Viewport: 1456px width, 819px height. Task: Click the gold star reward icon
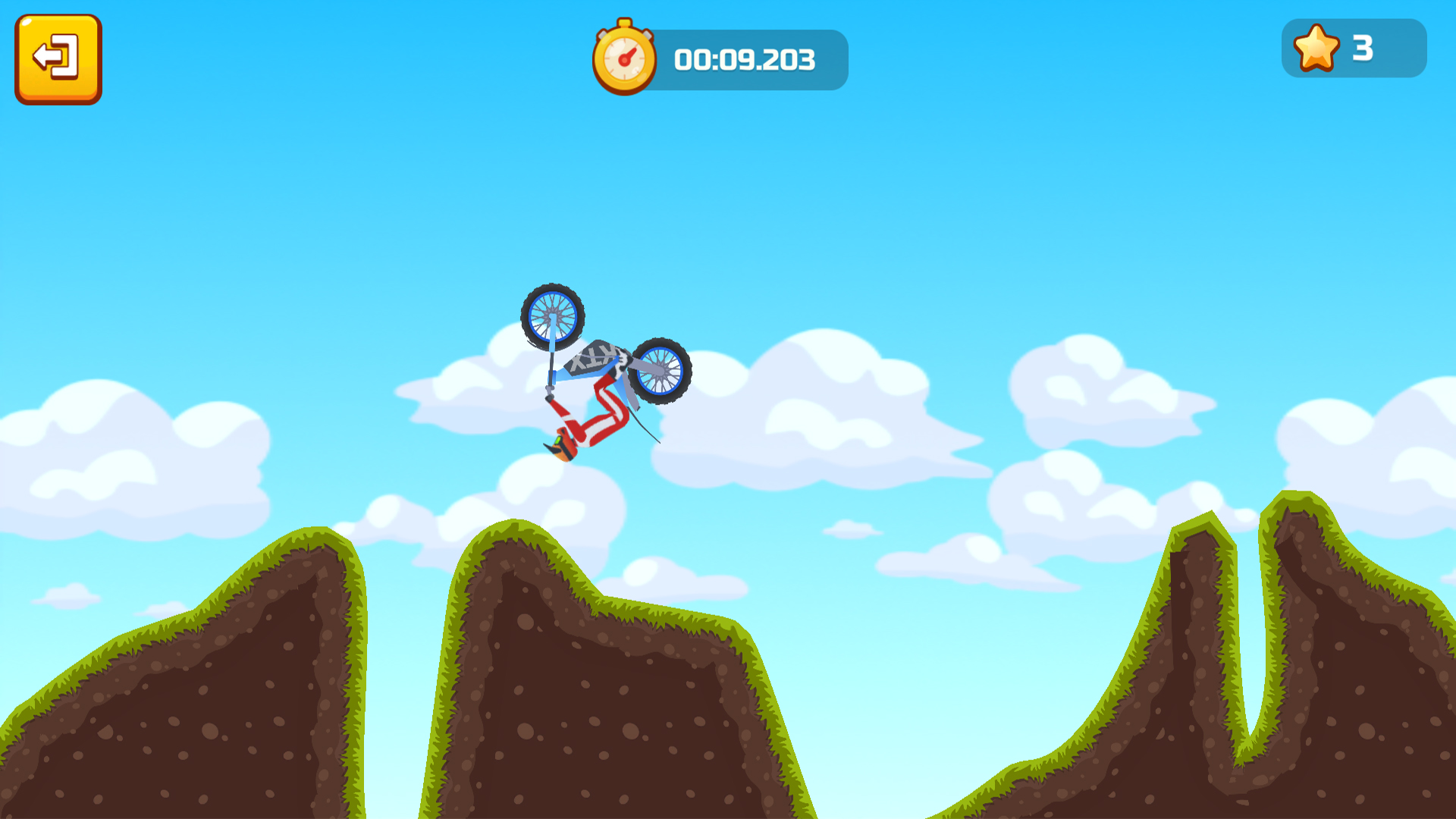click(x=1317, y=48)
